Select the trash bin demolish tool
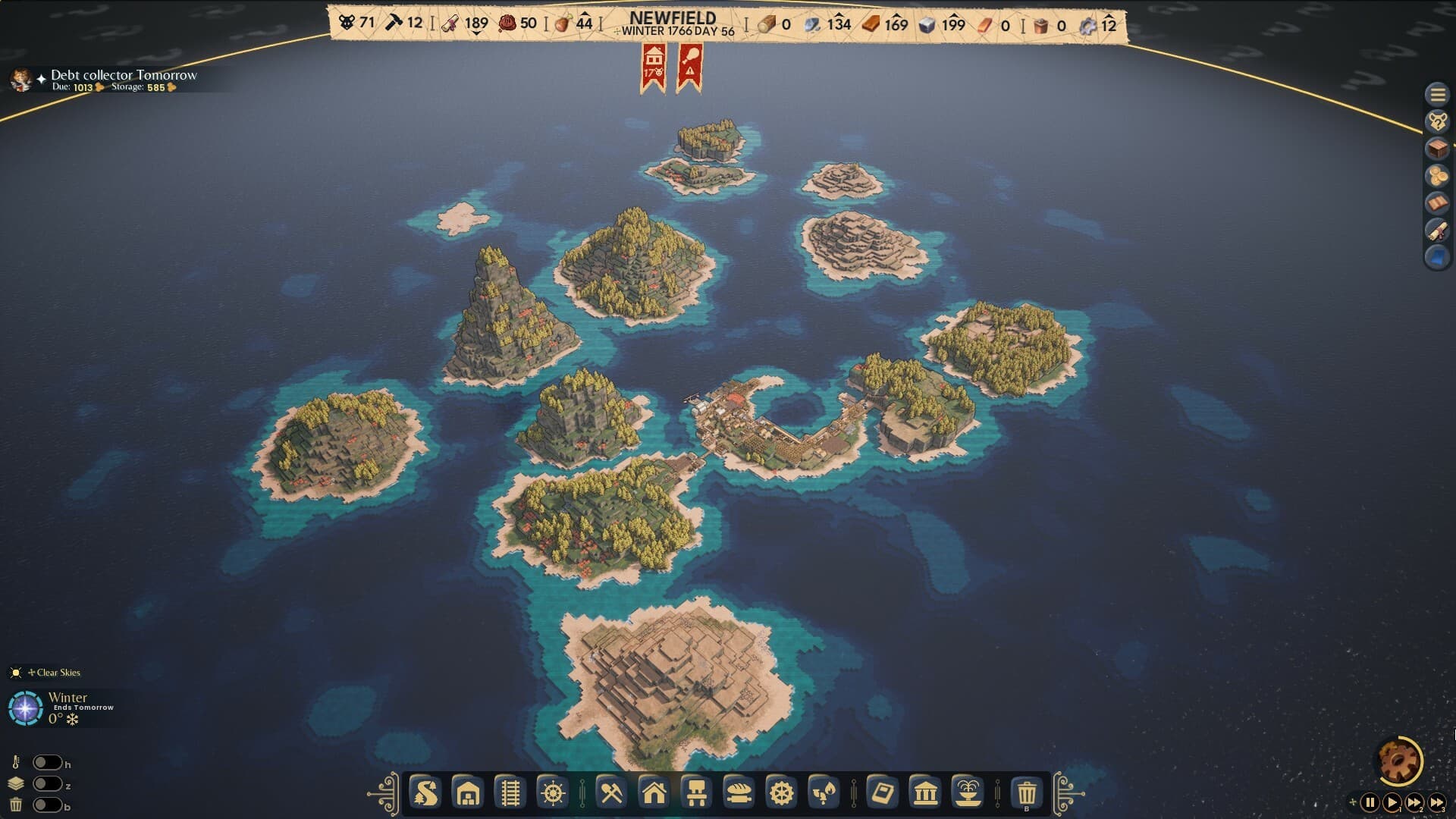 [x=1028, y=795]
